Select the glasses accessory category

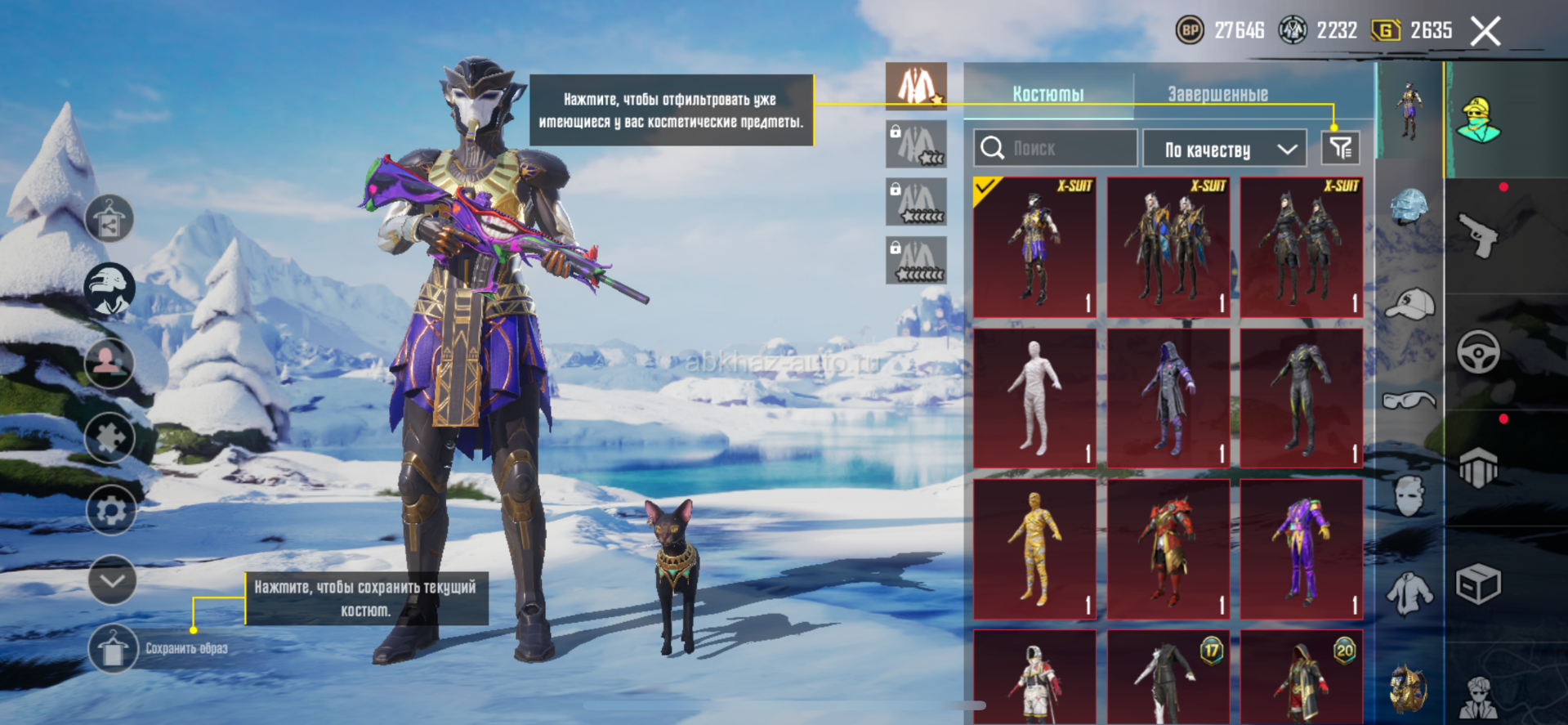pyautogui.click(x=1409, y=400)
